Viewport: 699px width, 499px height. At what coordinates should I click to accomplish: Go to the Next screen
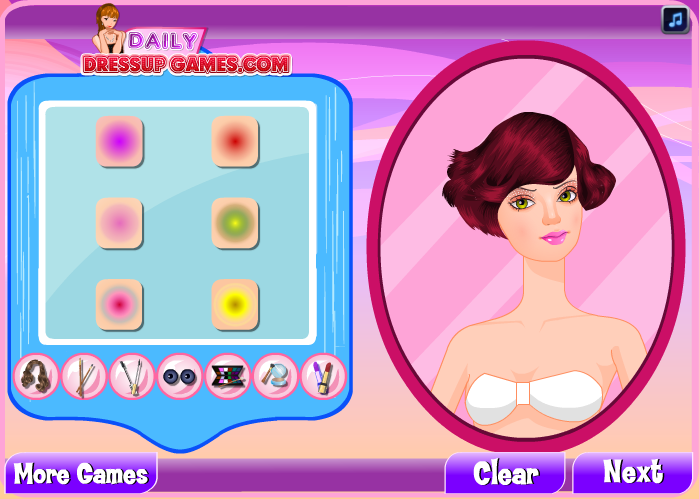click(x=632, y=472)
